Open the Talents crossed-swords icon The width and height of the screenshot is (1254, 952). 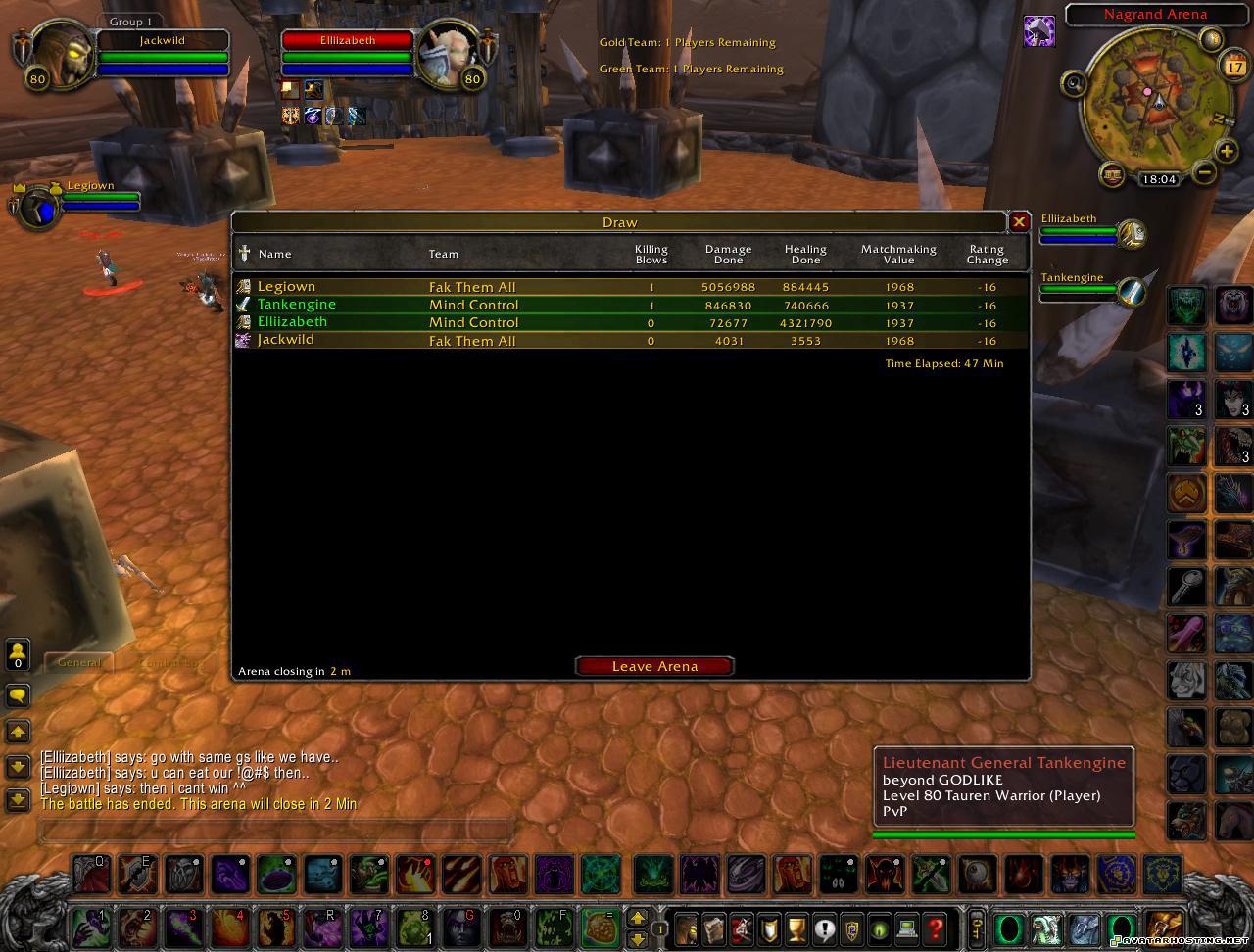point(743,928)
